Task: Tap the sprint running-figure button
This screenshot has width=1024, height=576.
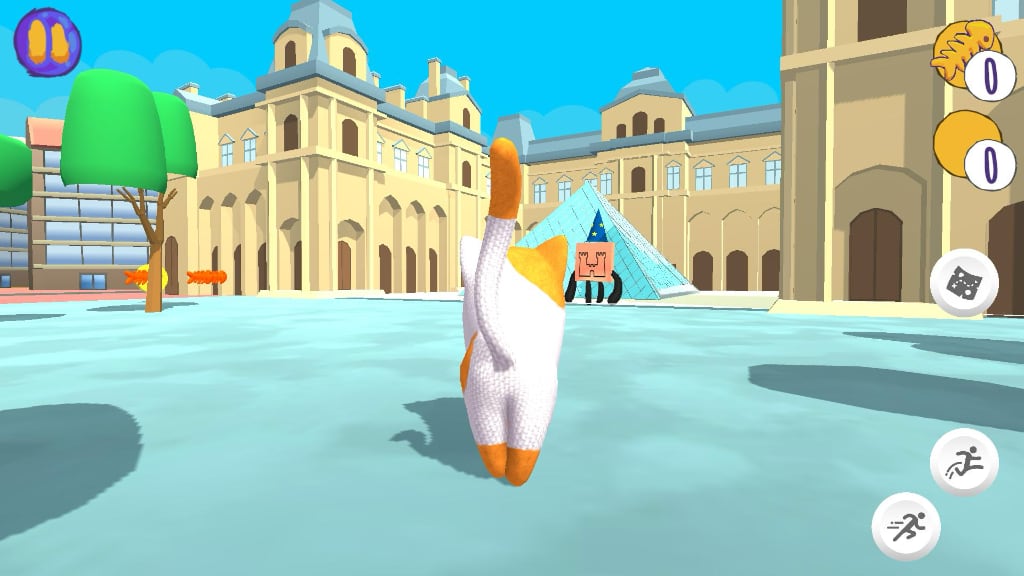Action: [x=906, y=525]
